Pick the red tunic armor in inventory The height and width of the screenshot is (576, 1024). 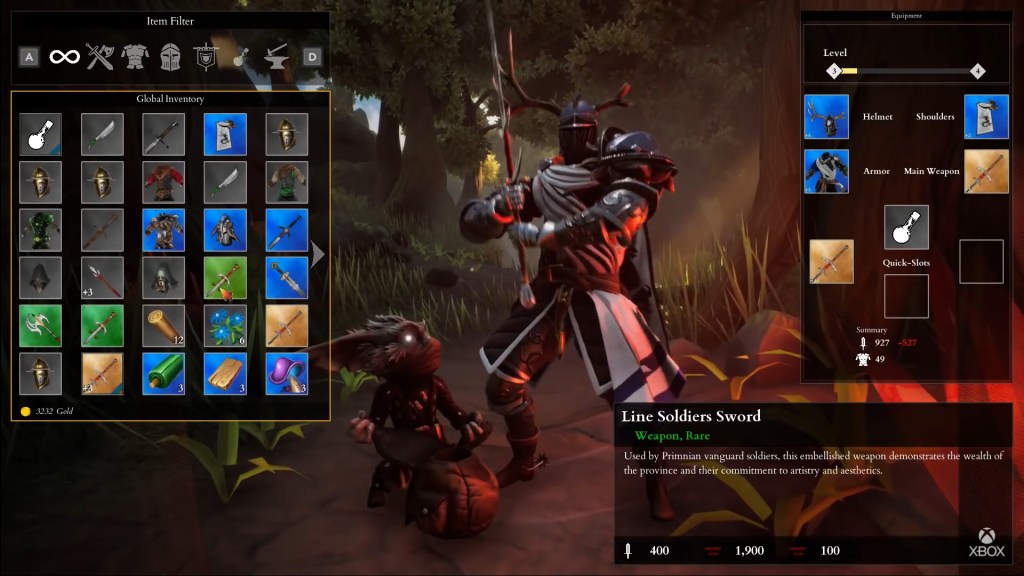pos(164,182)
